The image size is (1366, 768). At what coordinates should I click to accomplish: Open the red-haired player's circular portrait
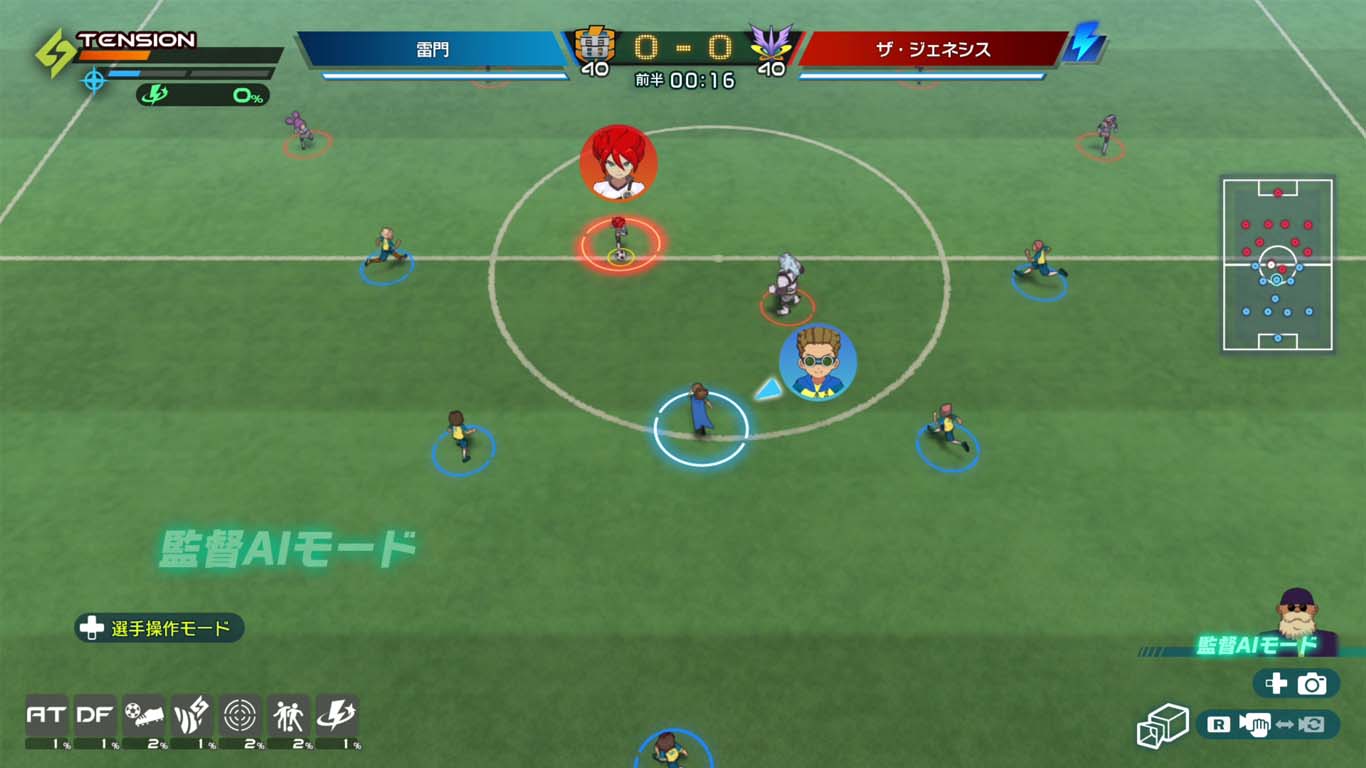[x=618, y=165]
